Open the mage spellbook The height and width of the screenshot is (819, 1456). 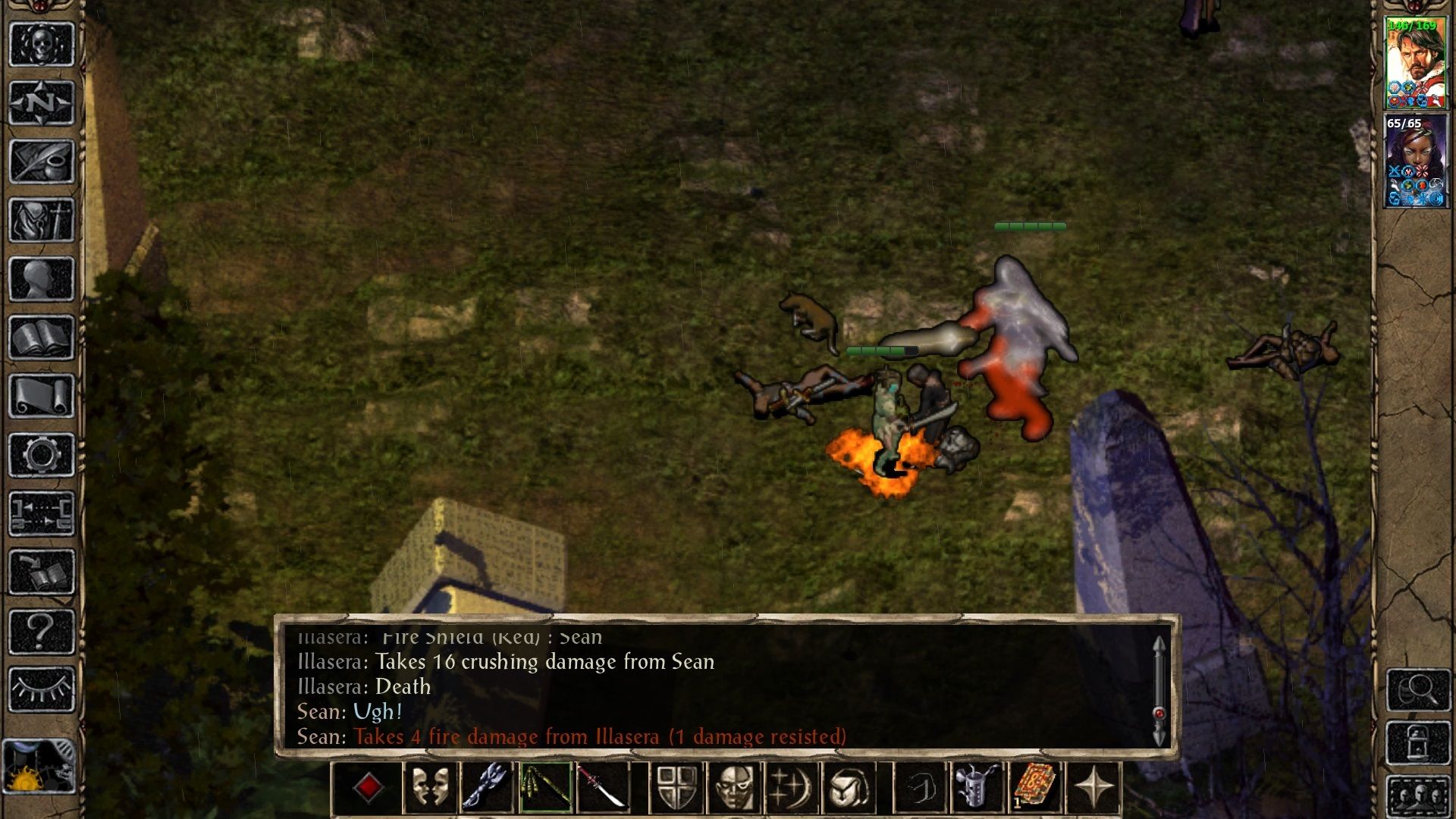42,338
